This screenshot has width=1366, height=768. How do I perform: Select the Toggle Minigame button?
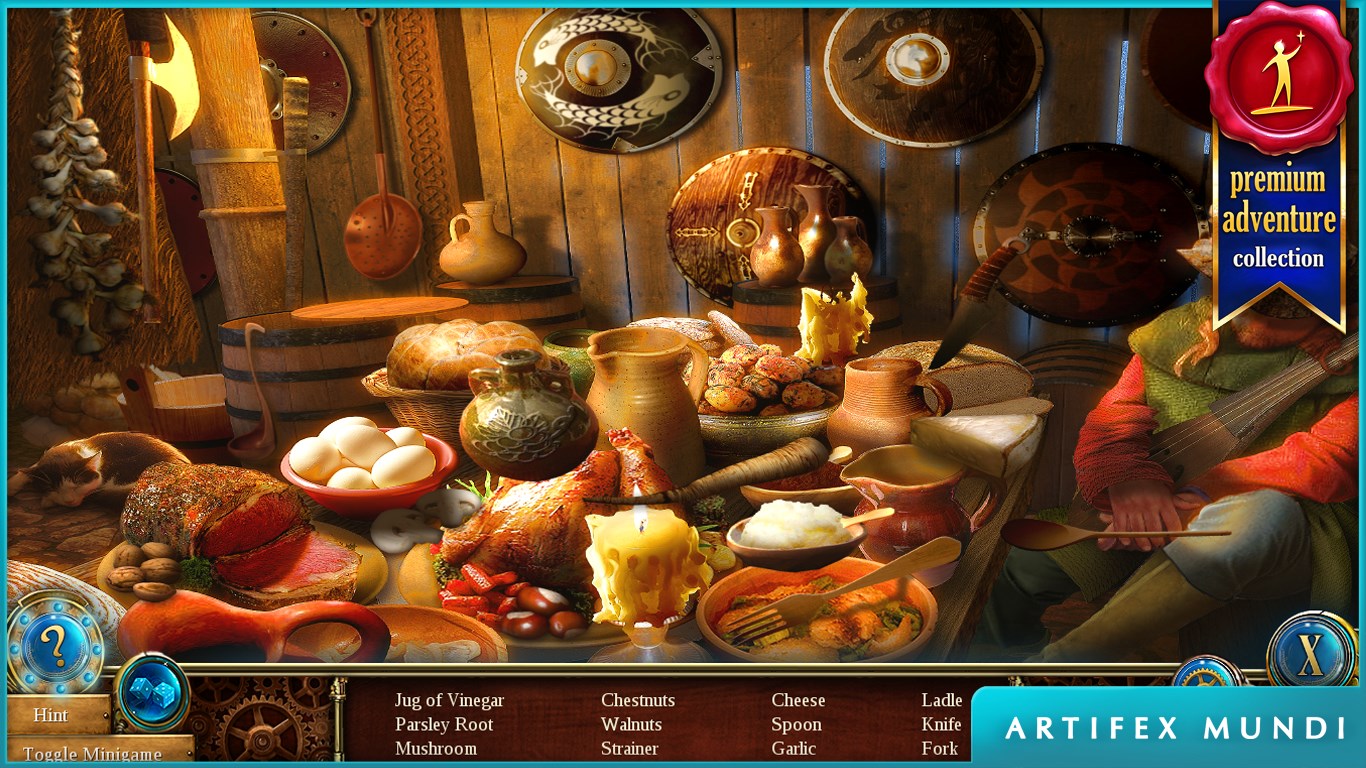click(x=96, y=754)
